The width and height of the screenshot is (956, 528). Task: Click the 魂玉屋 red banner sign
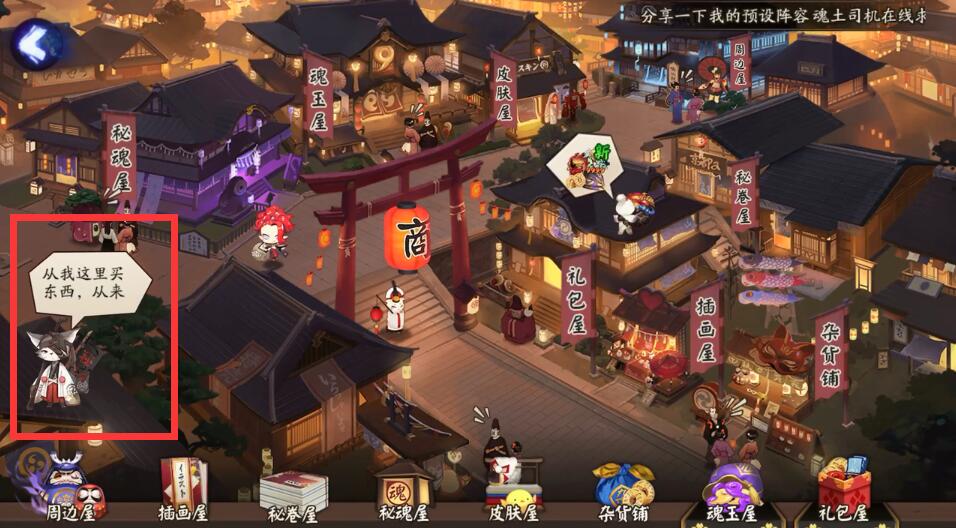click(319, 95)
